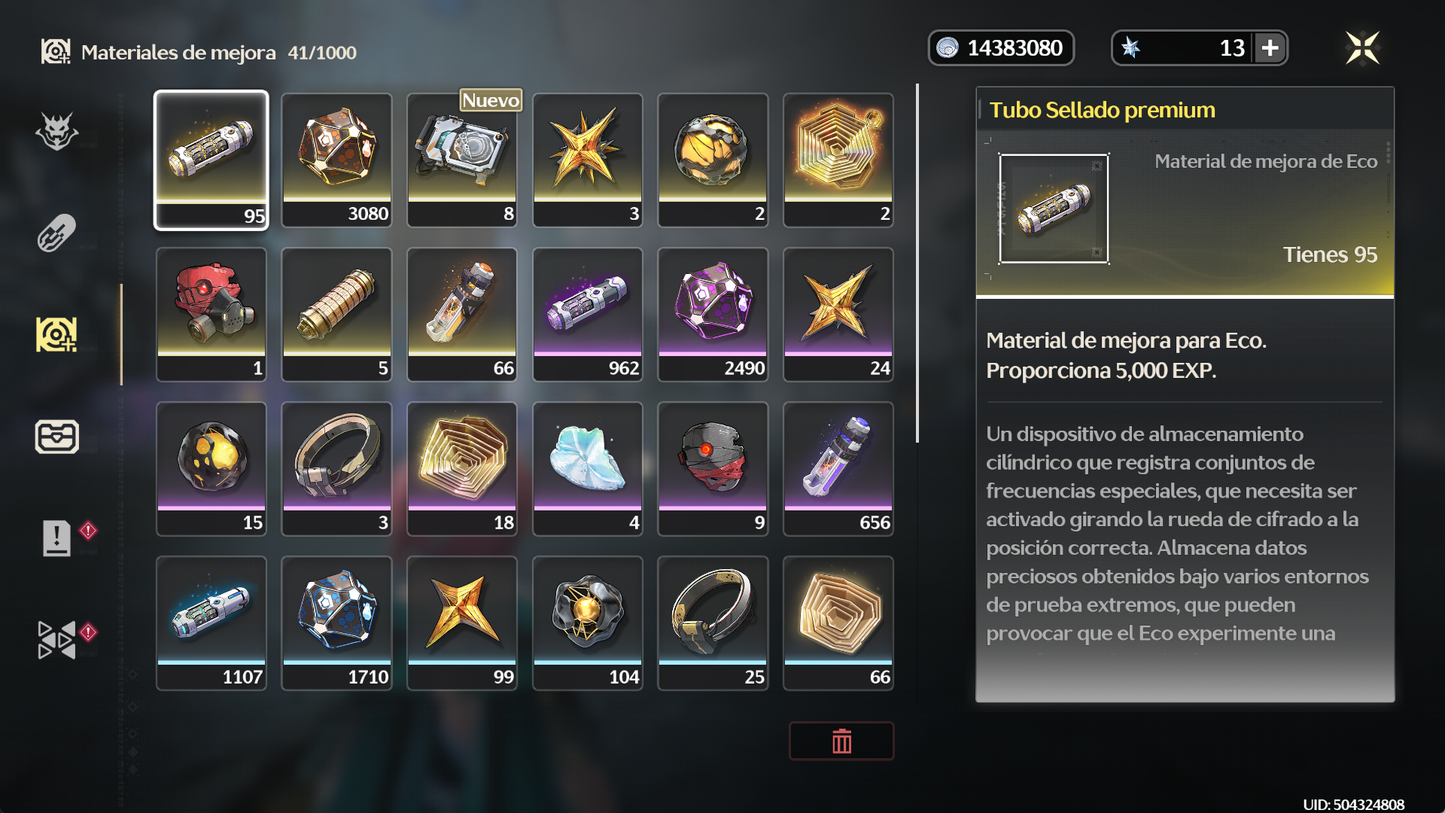
Task: Open the red trash can delete mode
Action: tap(841, 741)
